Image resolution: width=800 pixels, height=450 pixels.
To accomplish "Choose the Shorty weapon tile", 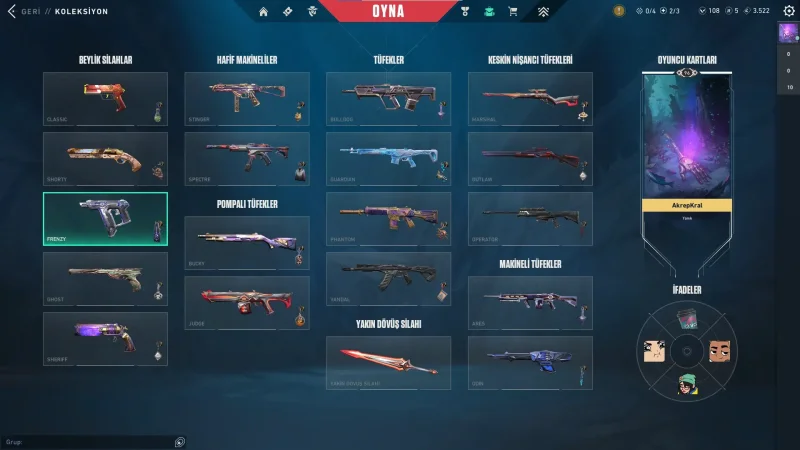I will point(105,159).
